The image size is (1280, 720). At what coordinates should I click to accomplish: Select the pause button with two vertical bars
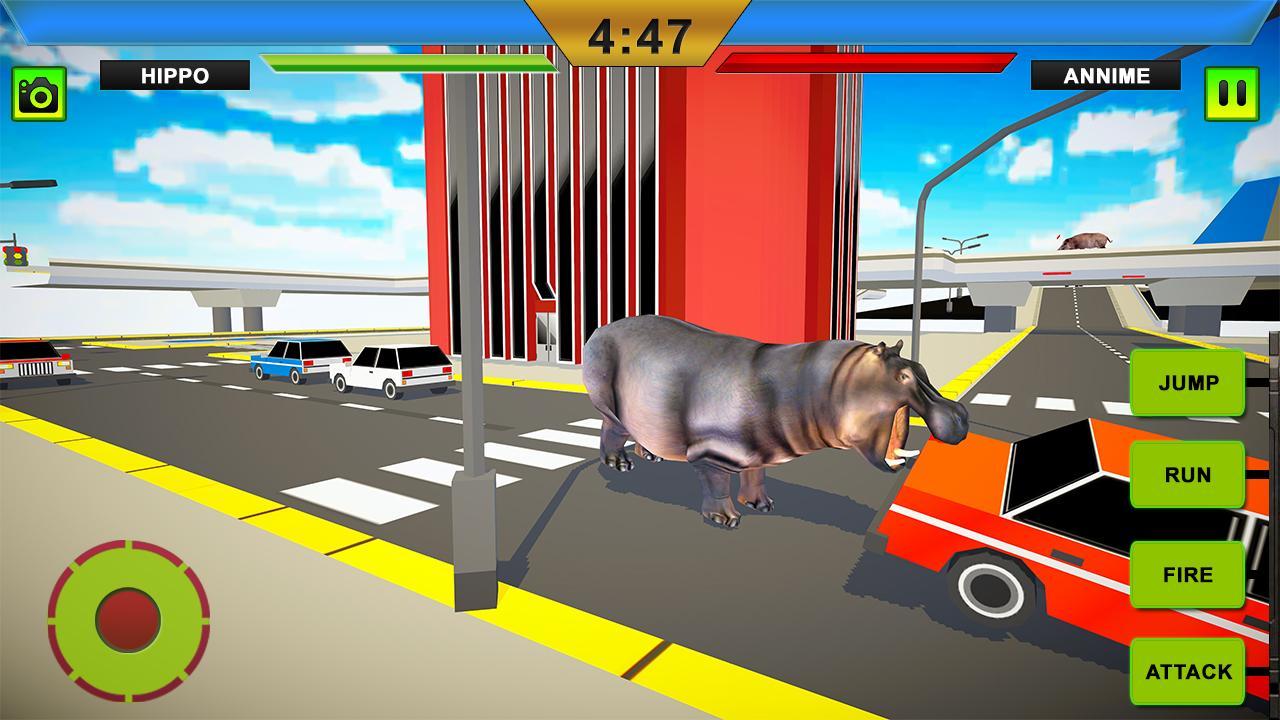click(1230, 95)
